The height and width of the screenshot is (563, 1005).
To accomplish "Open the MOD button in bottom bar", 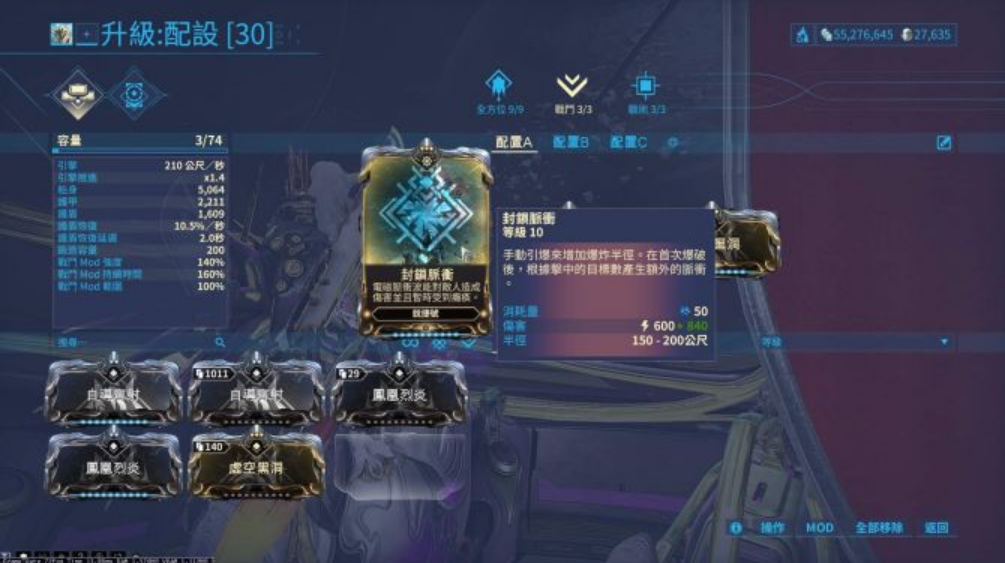I will coord(819,527).
